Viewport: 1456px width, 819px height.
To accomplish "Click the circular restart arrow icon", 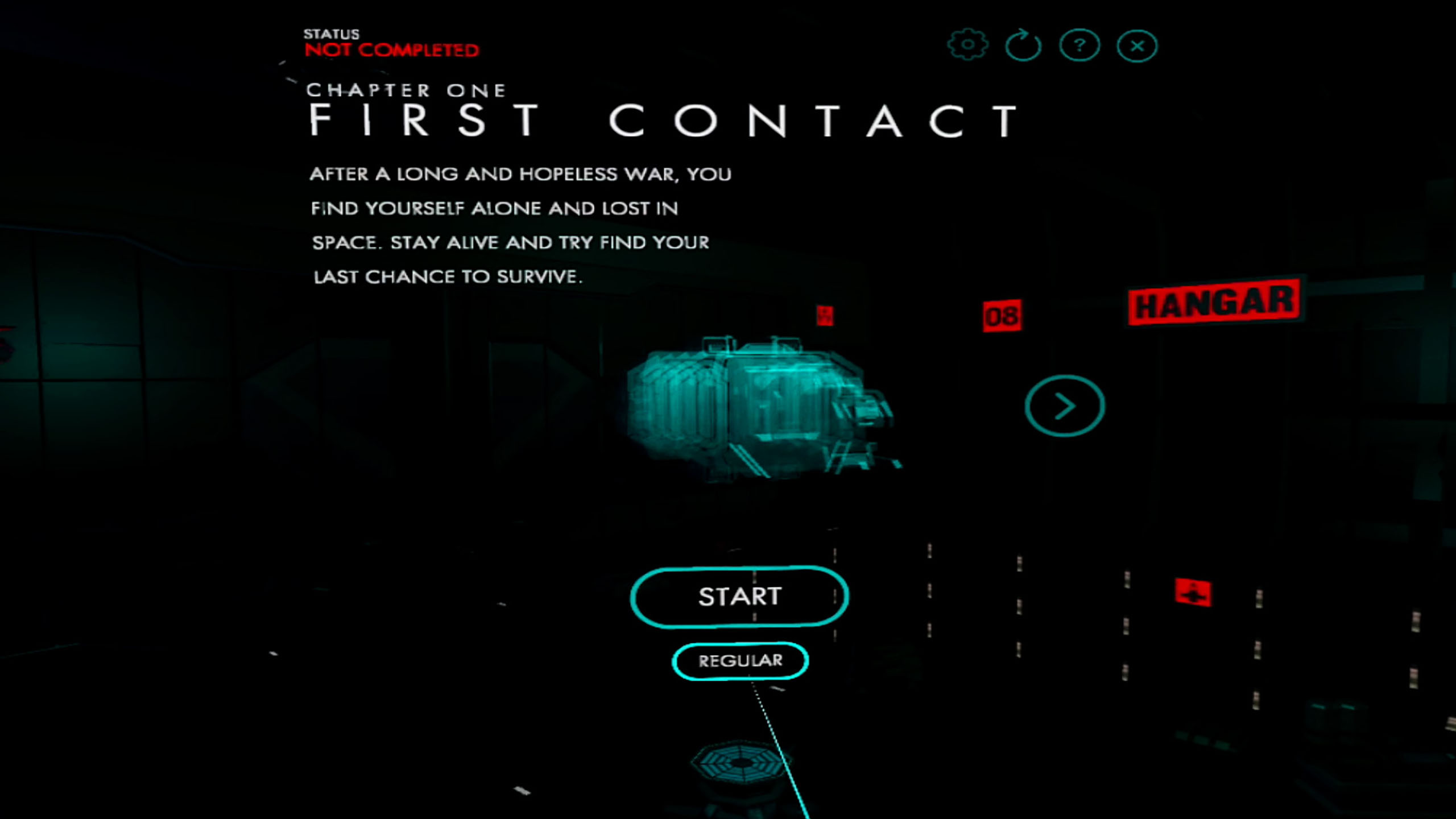I will (x=1023, y=45).
